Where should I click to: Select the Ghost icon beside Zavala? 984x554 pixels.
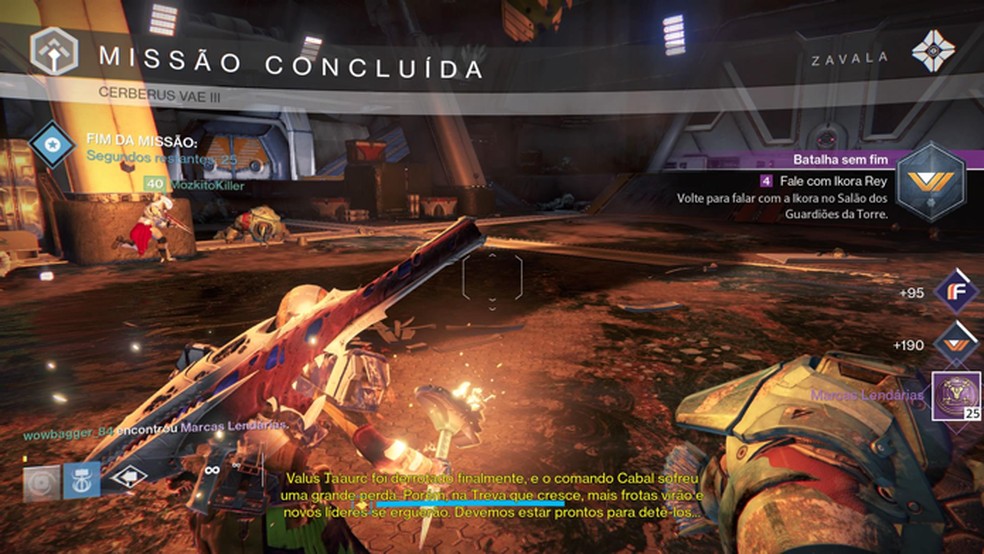(x=936, y=50)
